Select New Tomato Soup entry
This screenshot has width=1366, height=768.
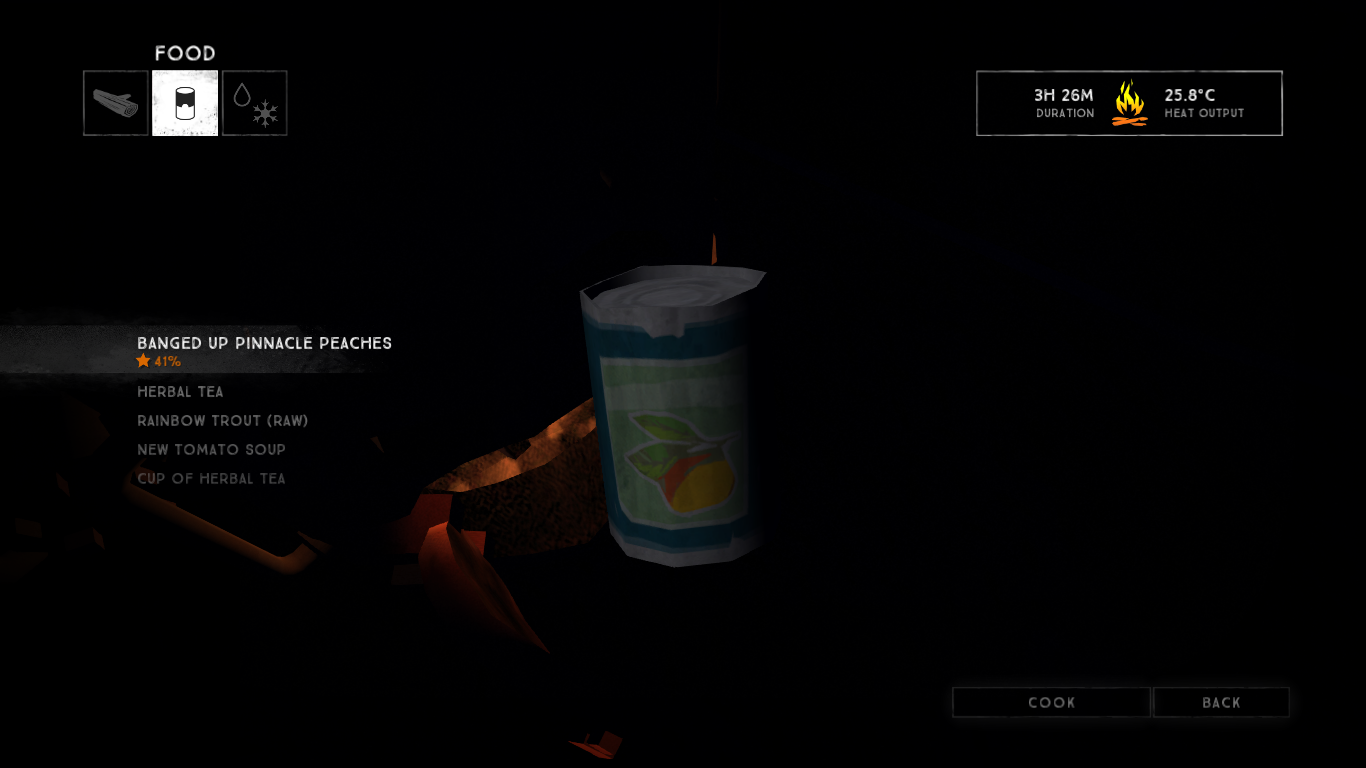(211, 450)
